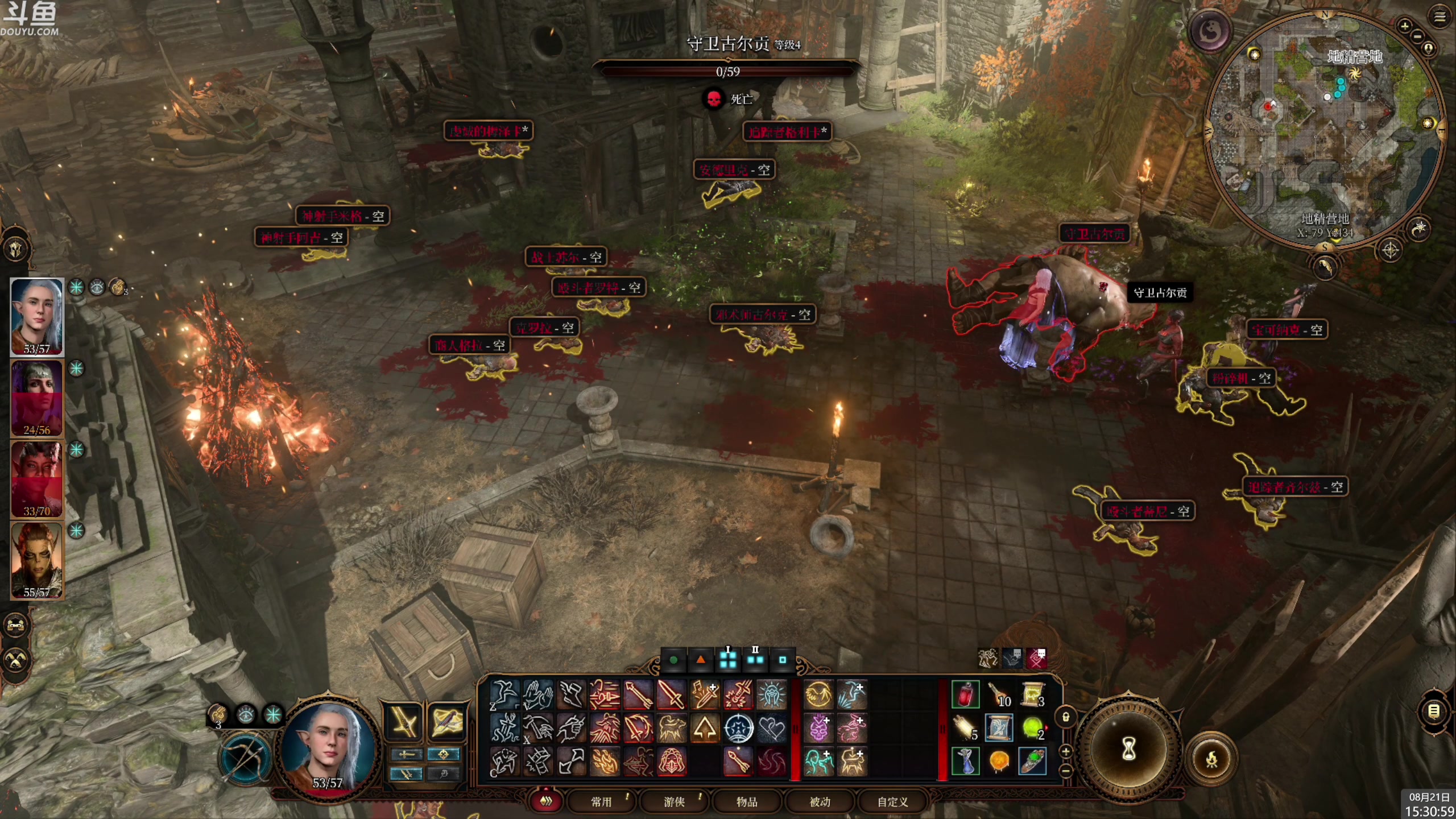Select the green glowing orb item slot
The width and height of the screenshot is (1456, 819).
pyautogui.click(x=1032, y=728)
